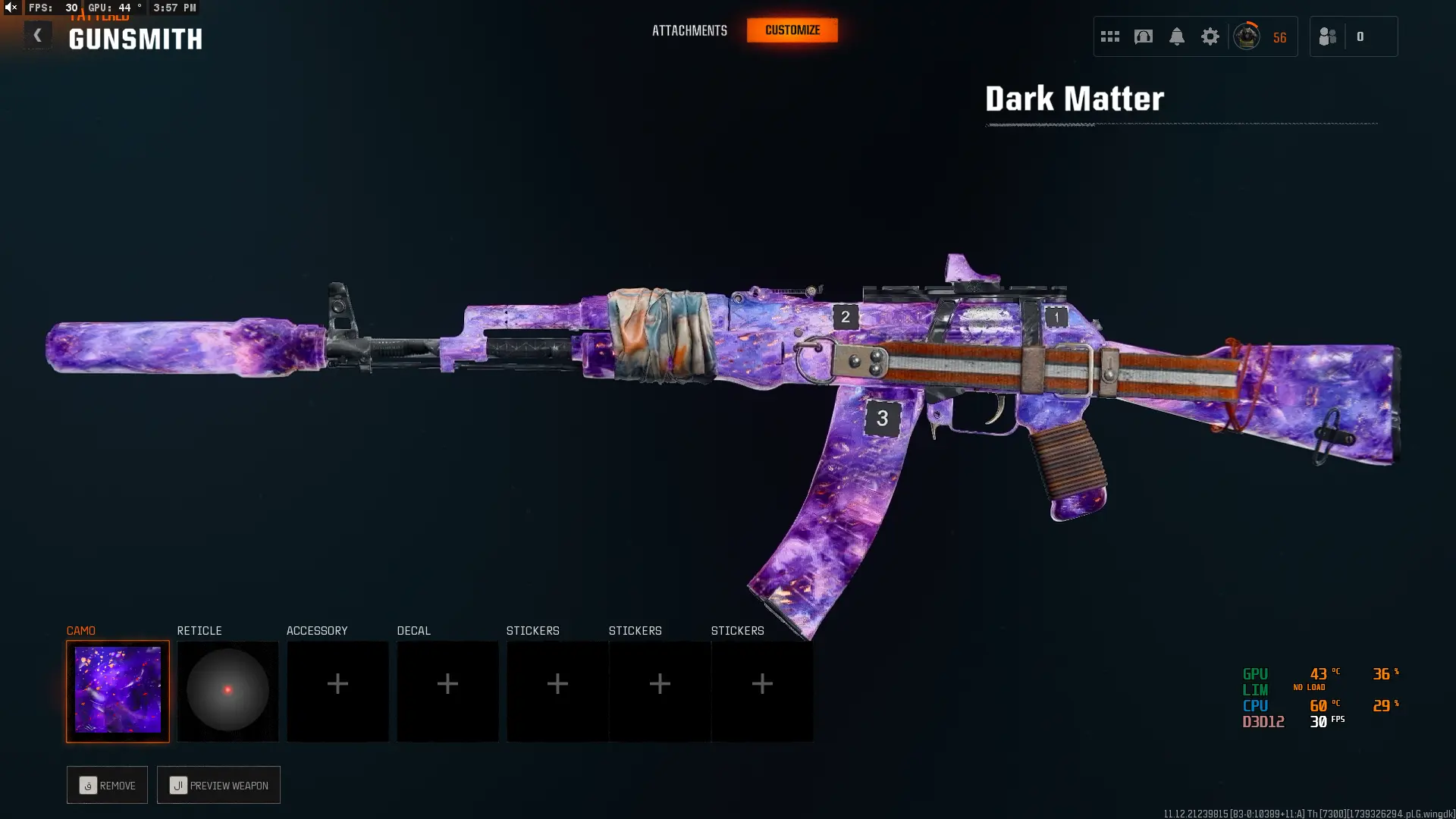Click the Preview Weapon button
The width and height of the screenshot is (1456, 819).
click(218, 785)
